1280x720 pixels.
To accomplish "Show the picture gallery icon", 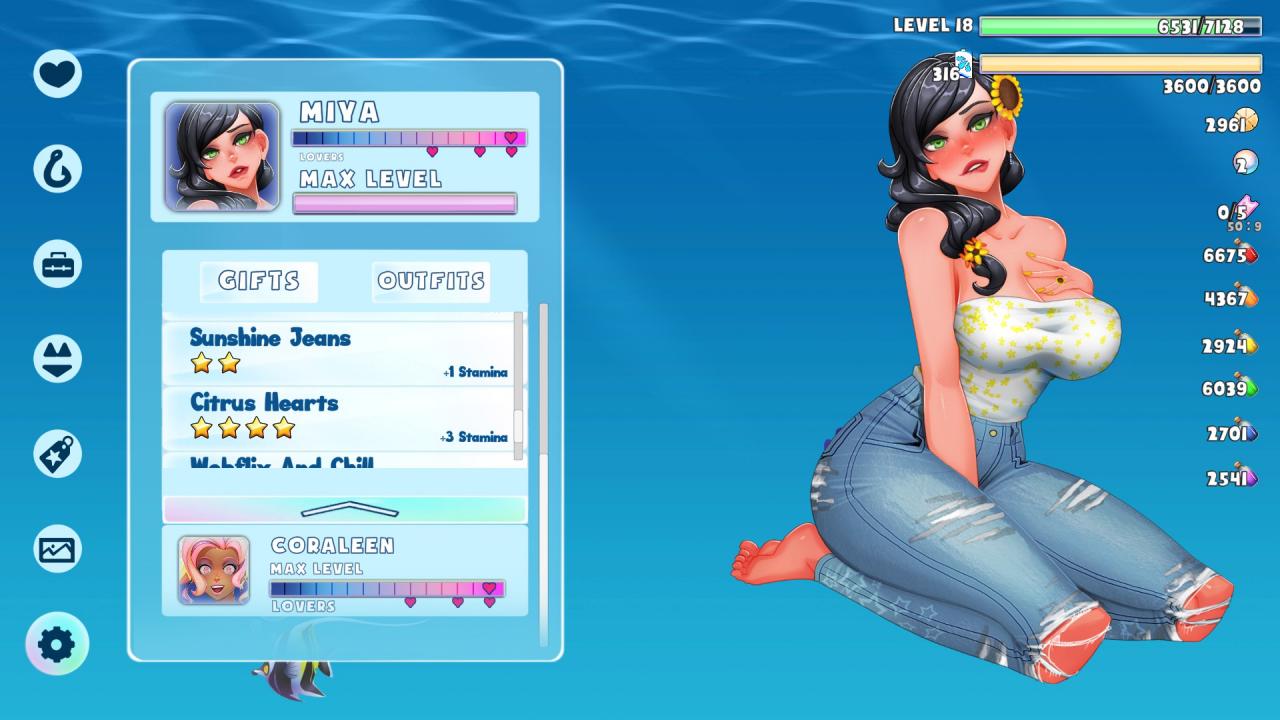I will pos(57,548).
